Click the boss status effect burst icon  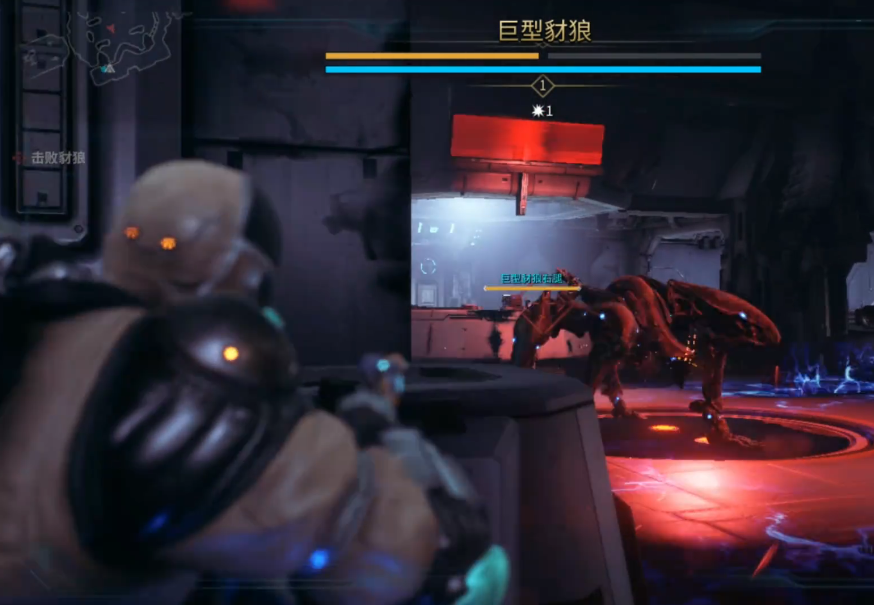click(538, 111)
